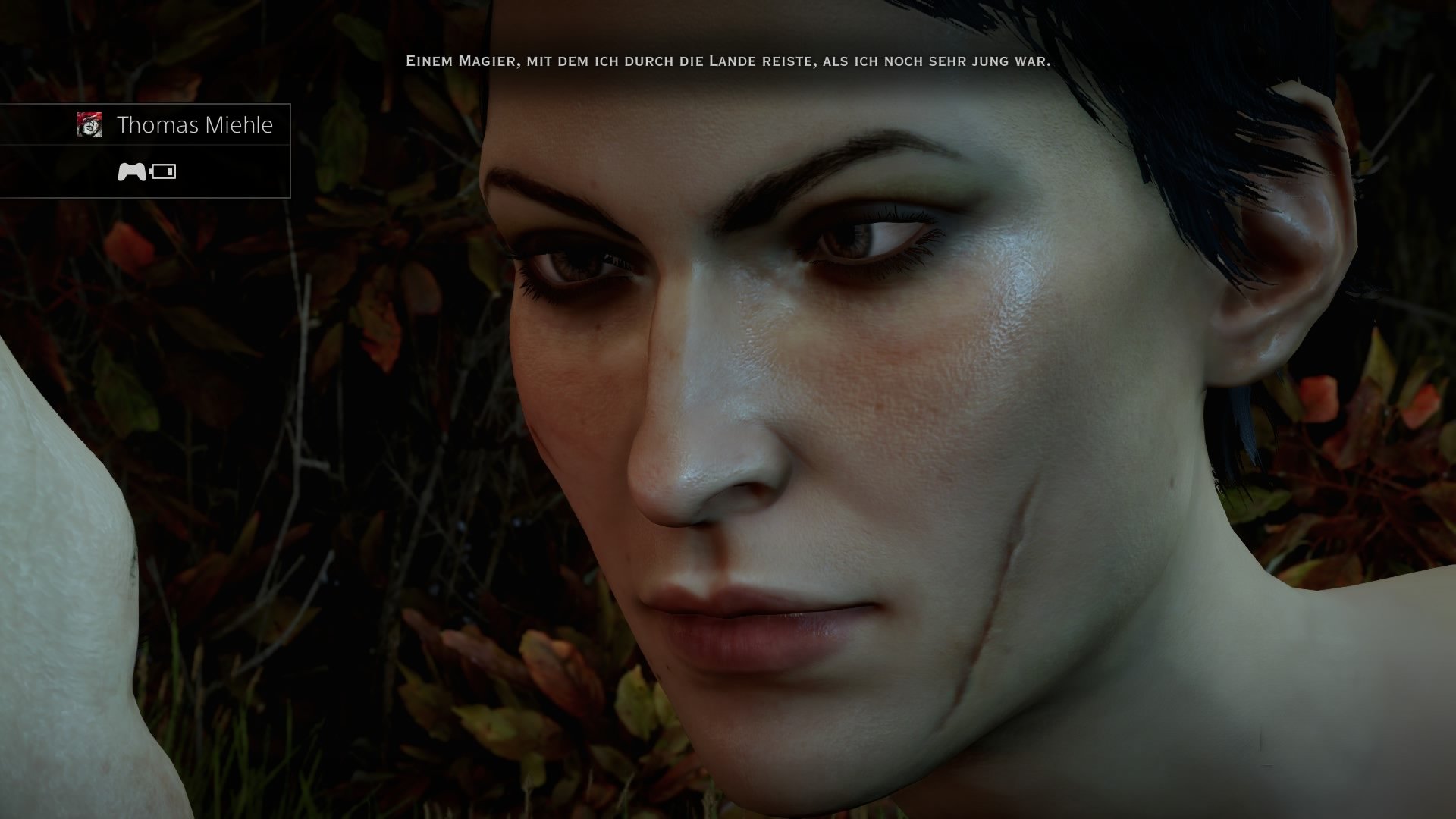Image resolution: width=1456 pixels, height=819 pixels.
Task: Click the German subtitle text line
Action: coord(728,63)
